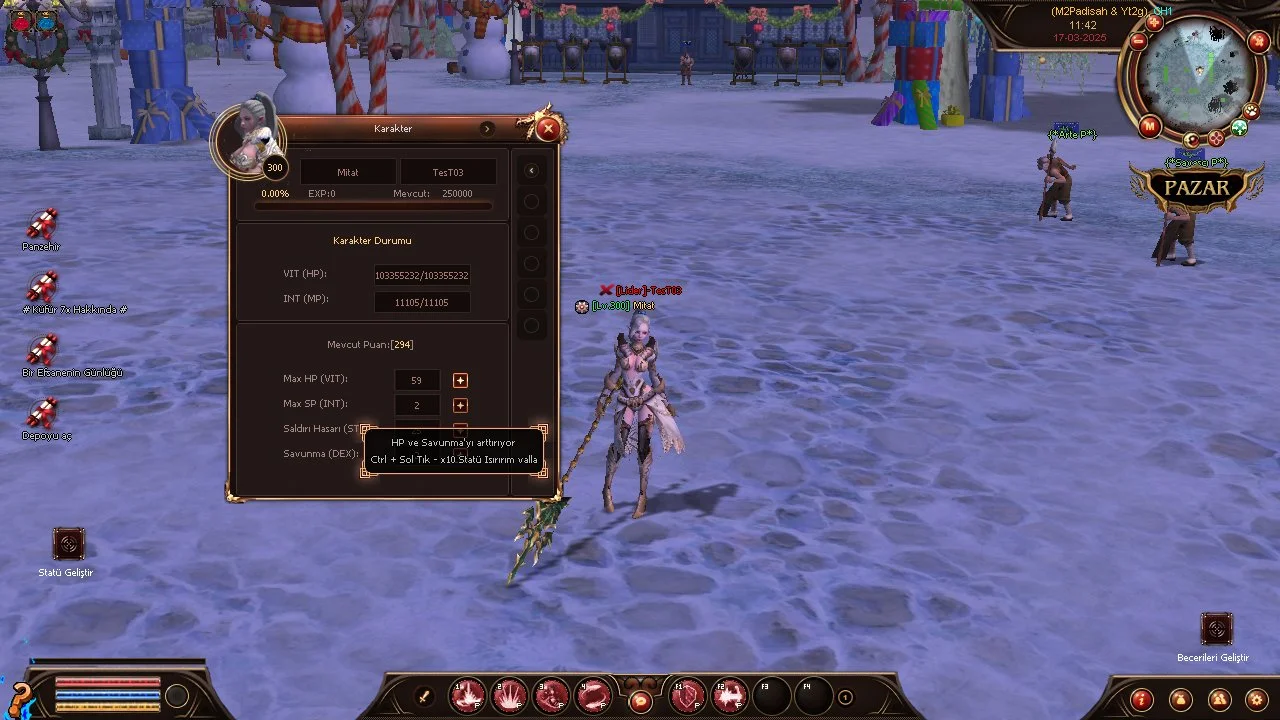Open the world map with M button
Screen dimensions: 1280x720
[x=1150, y=126]
